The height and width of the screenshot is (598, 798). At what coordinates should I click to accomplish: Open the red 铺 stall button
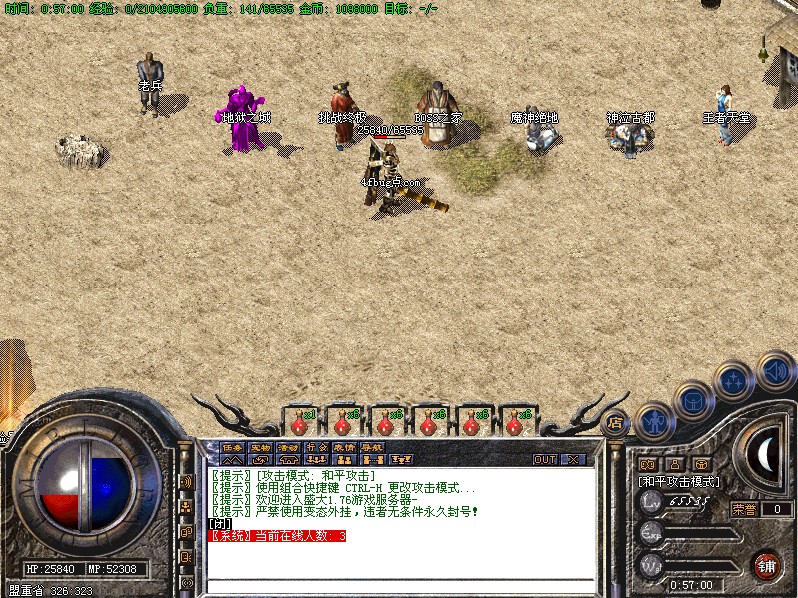[767, 564]
